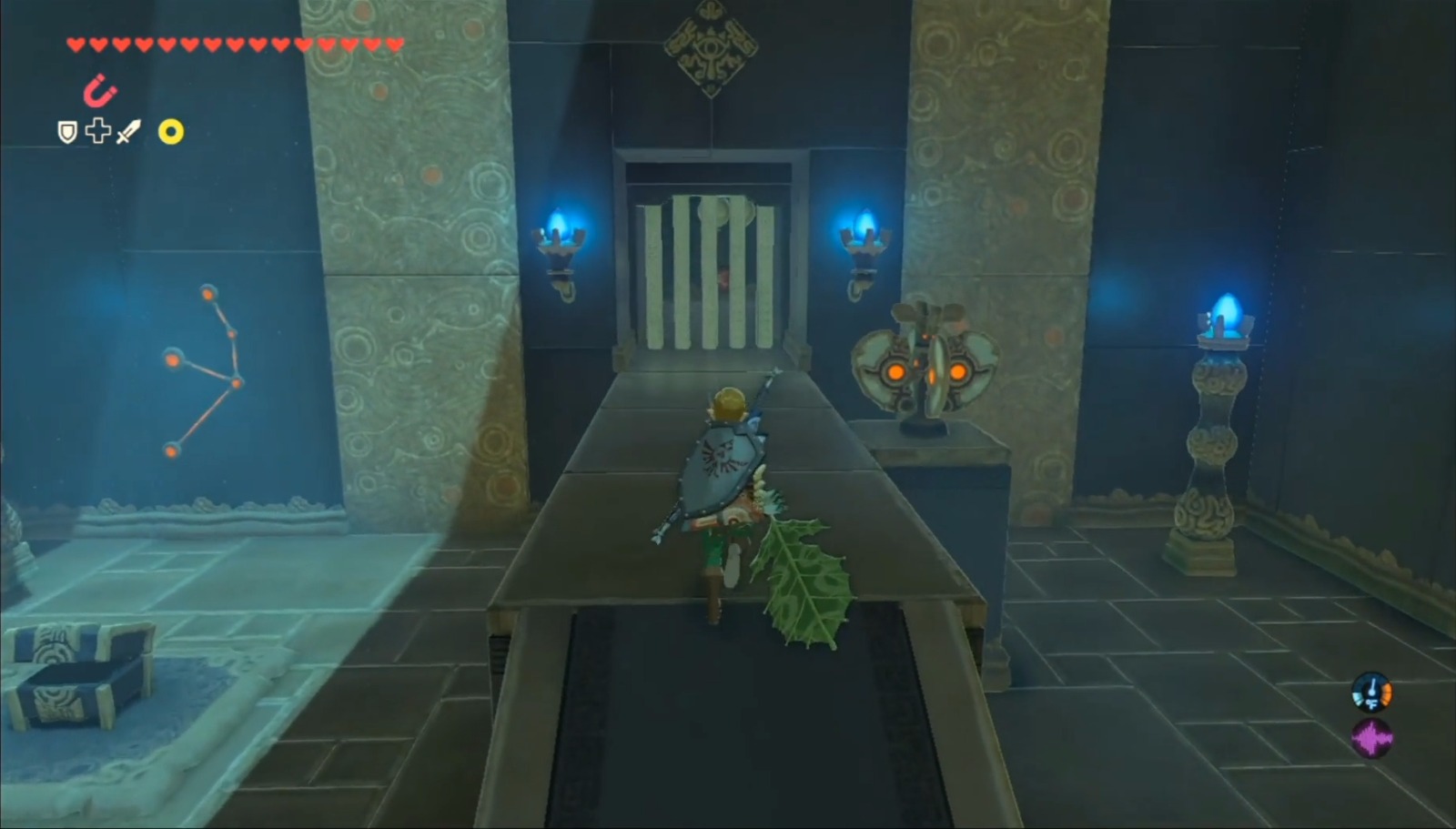1456x829 pixels.
Task: Click the shield icon in the HUD
Action: (x=67, y=131)
